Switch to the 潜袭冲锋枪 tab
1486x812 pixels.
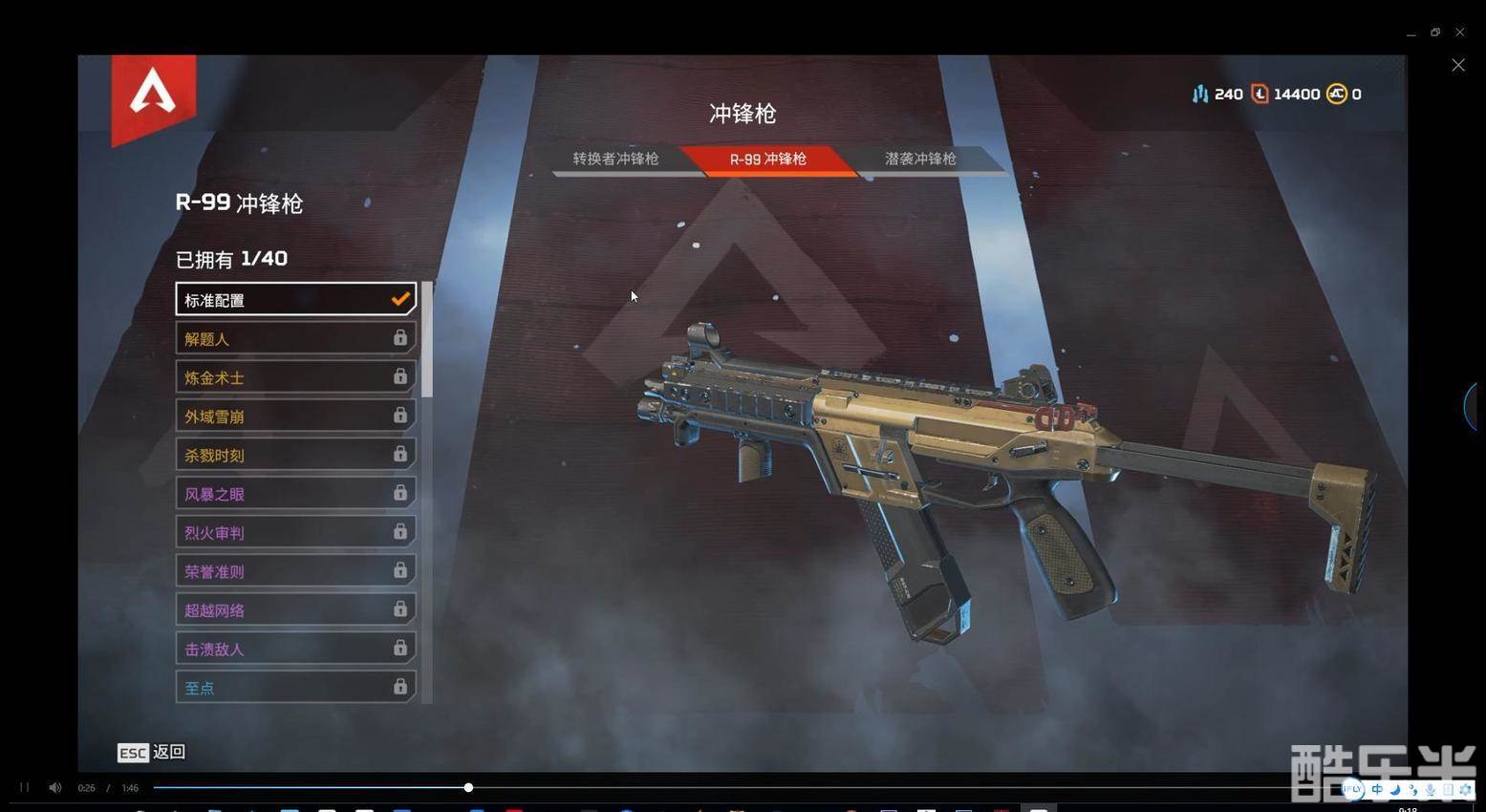tap(920, 159)
